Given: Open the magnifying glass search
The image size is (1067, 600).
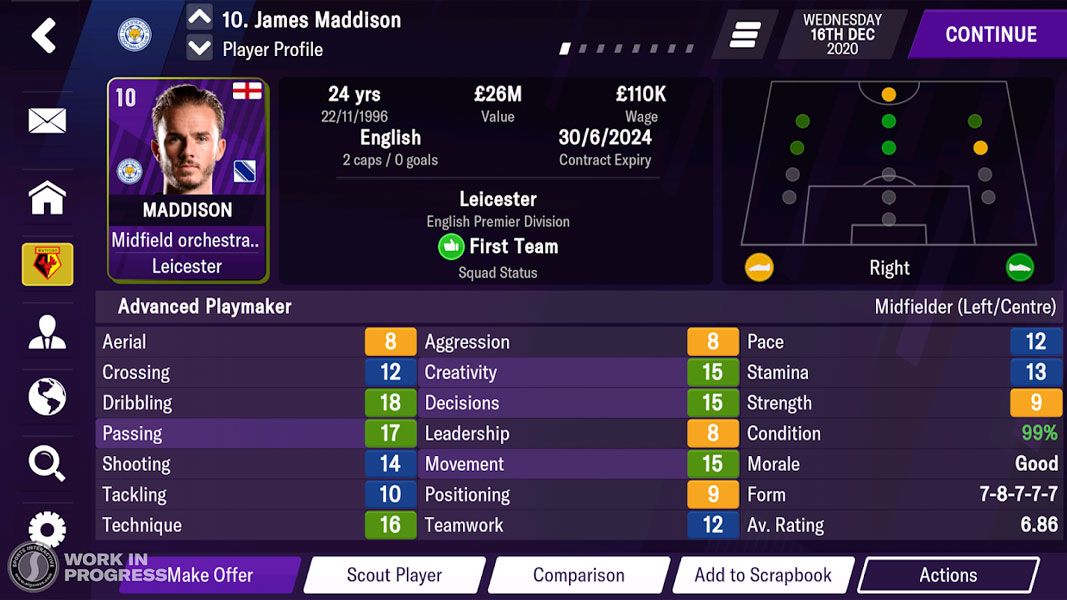Looking at the screenshot, I should (x=47, y=462).
